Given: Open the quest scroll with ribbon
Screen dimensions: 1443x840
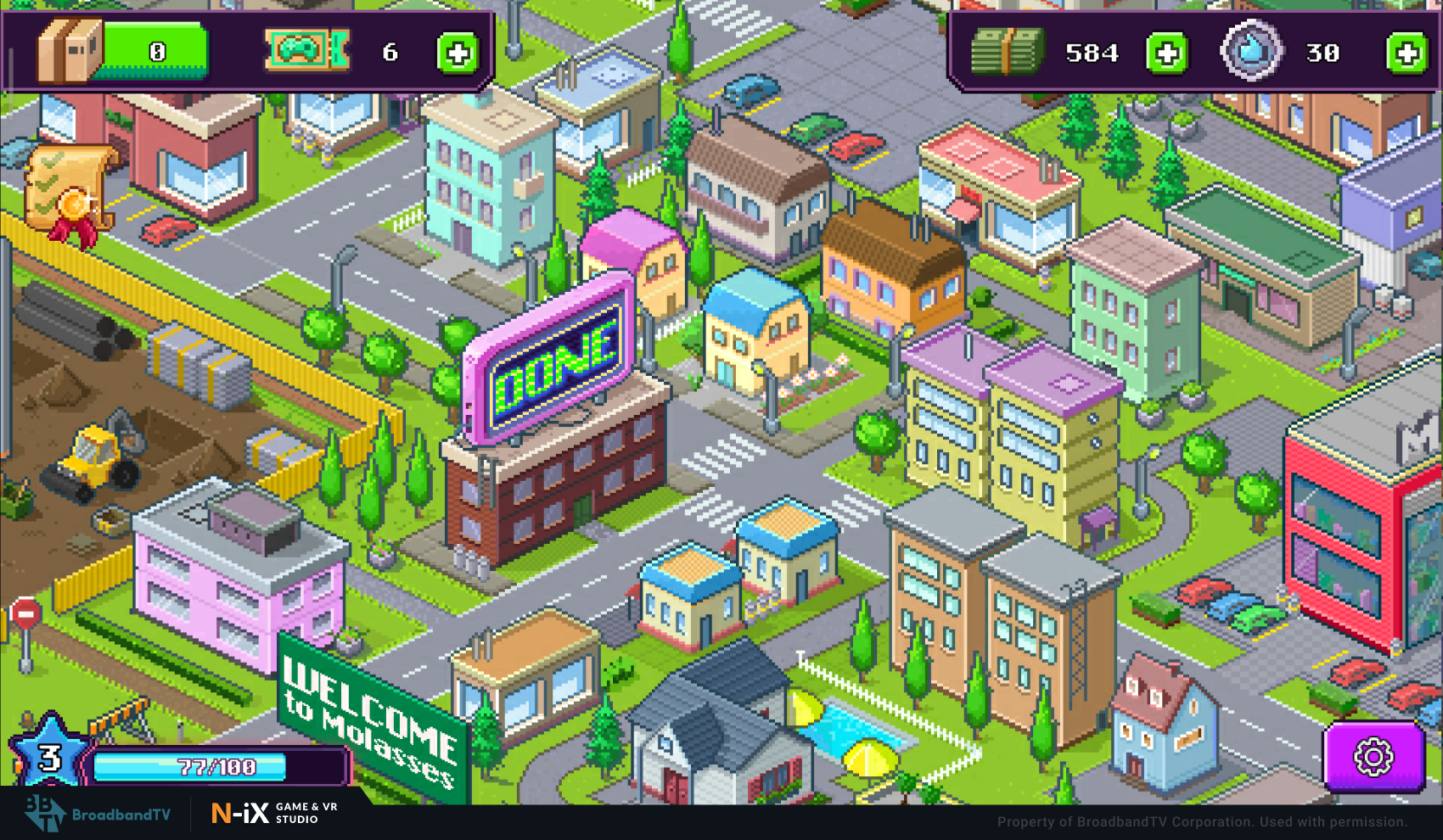Looking at the screenshot, I should pos(69,195).
